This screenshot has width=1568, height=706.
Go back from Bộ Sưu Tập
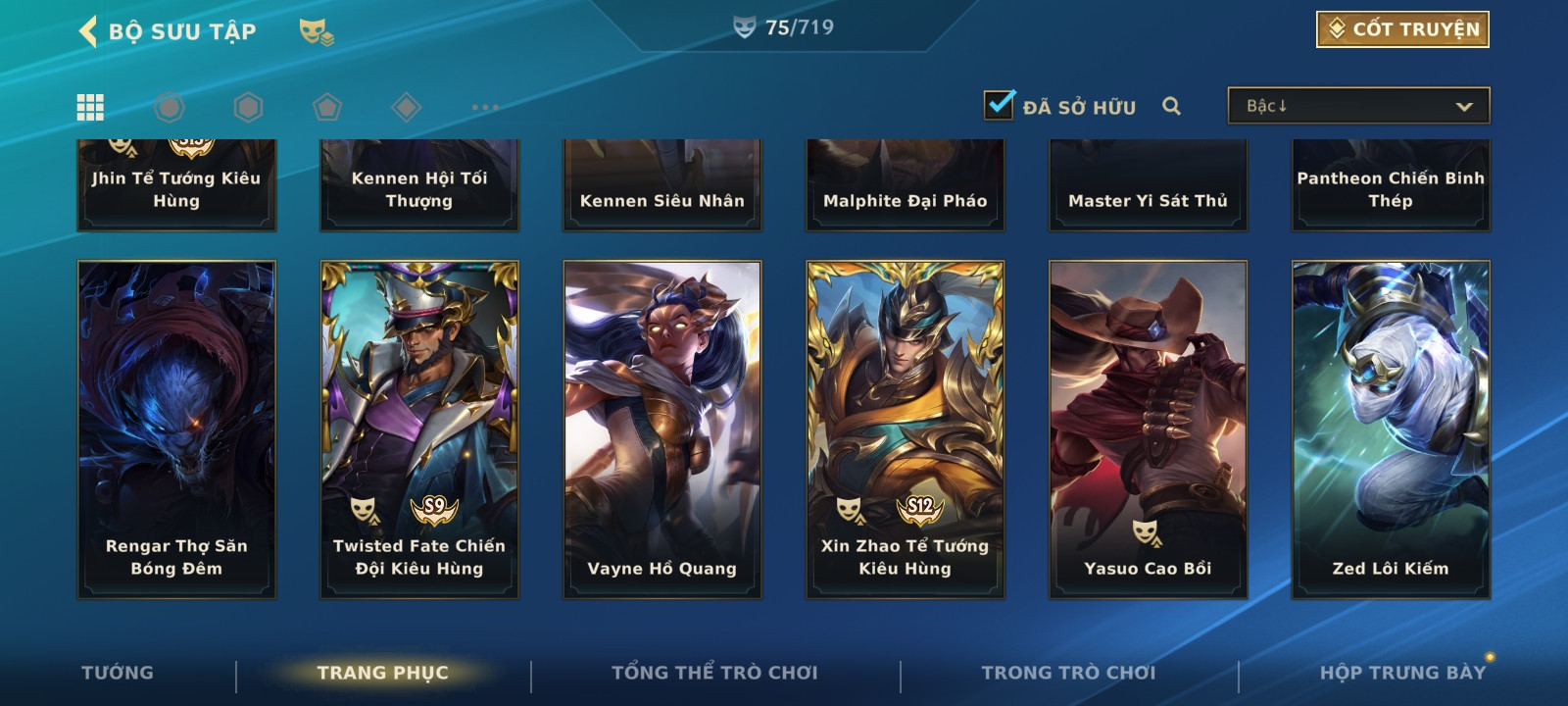click(89, 31)
